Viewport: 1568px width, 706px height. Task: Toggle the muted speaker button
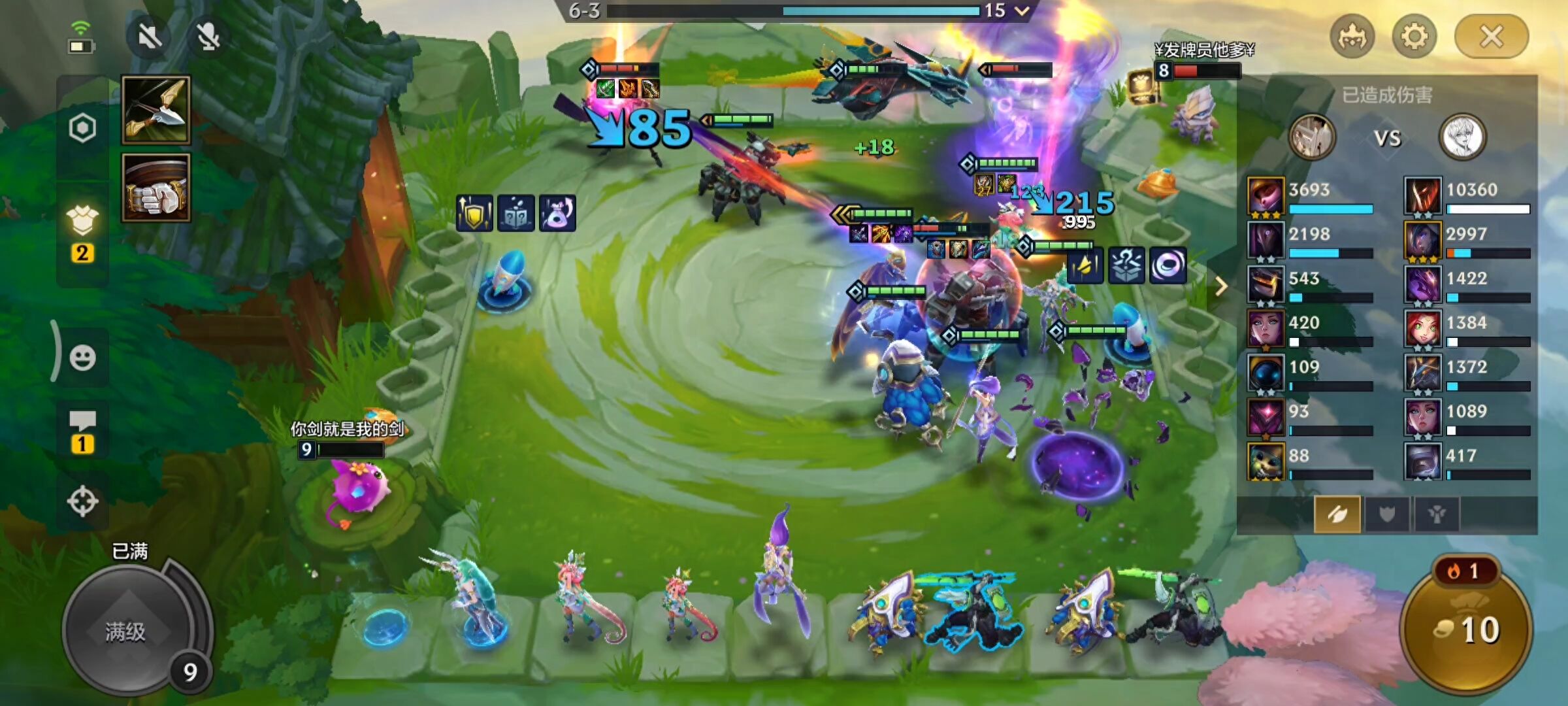pyautogui.click(x=150, y=37)
